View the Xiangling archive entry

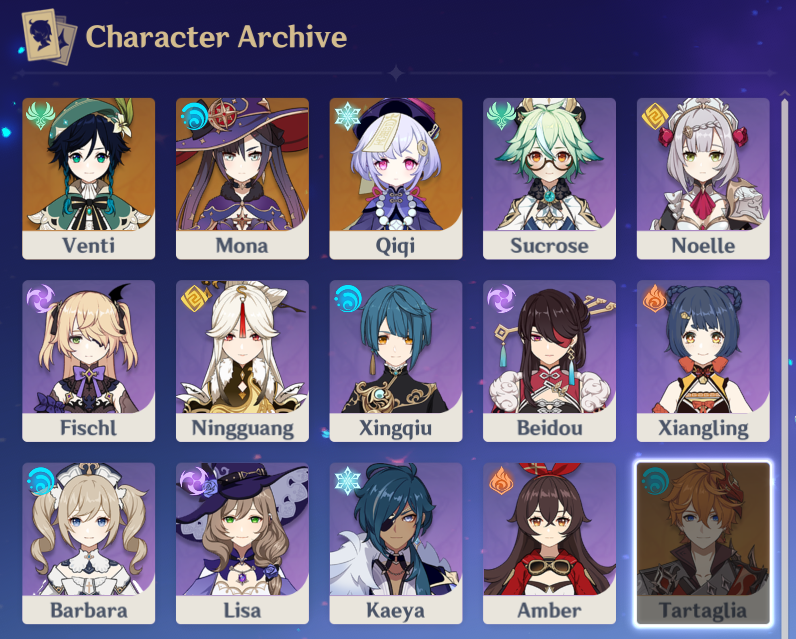point(703,360)
